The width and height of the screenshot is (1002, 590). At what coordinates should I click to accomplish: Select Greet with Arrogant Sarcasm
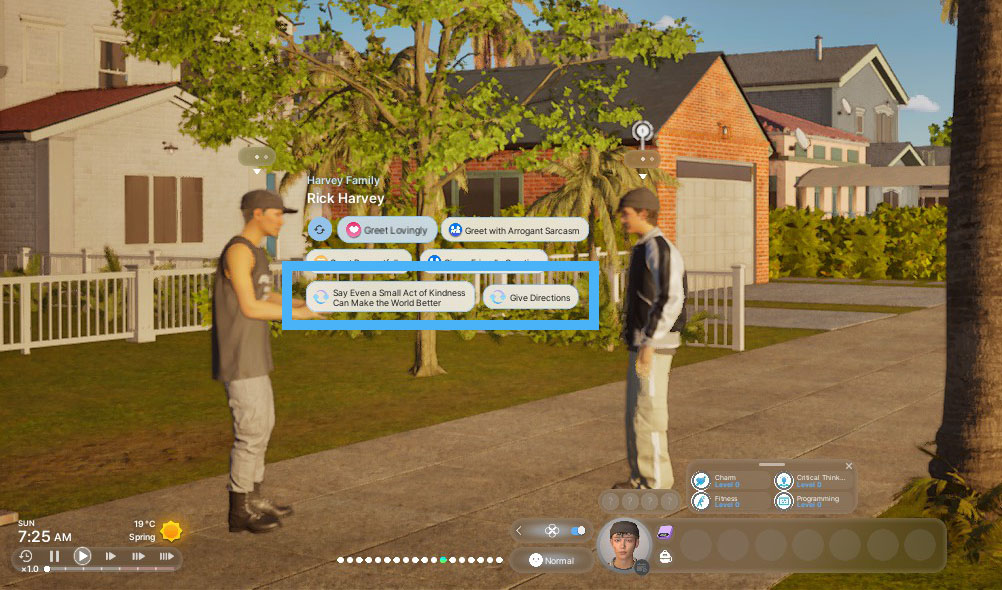tap(513, 230)
